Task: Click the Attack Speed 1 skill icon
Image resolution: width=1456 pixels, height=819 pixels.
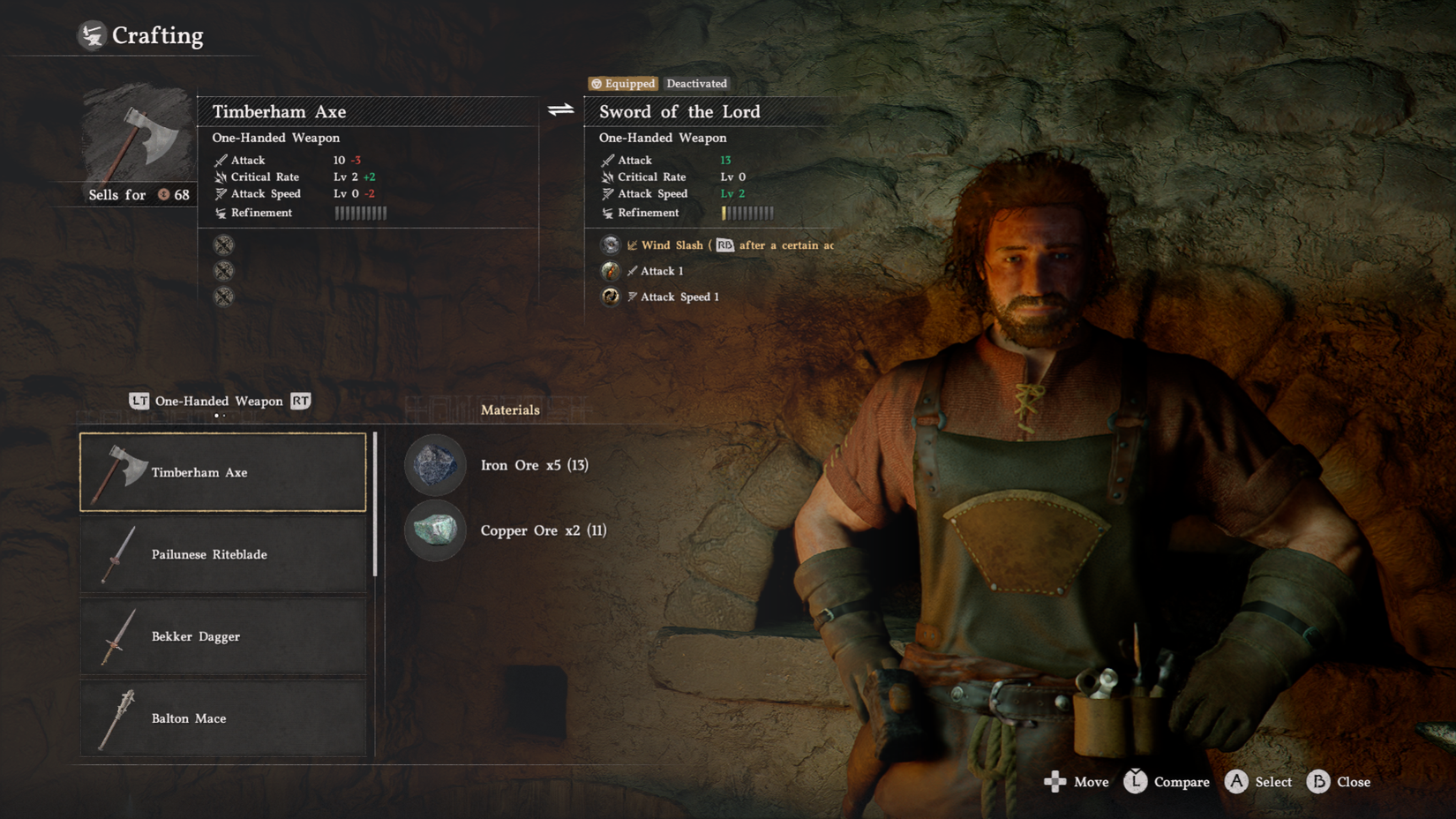Action: click(610, 297)
